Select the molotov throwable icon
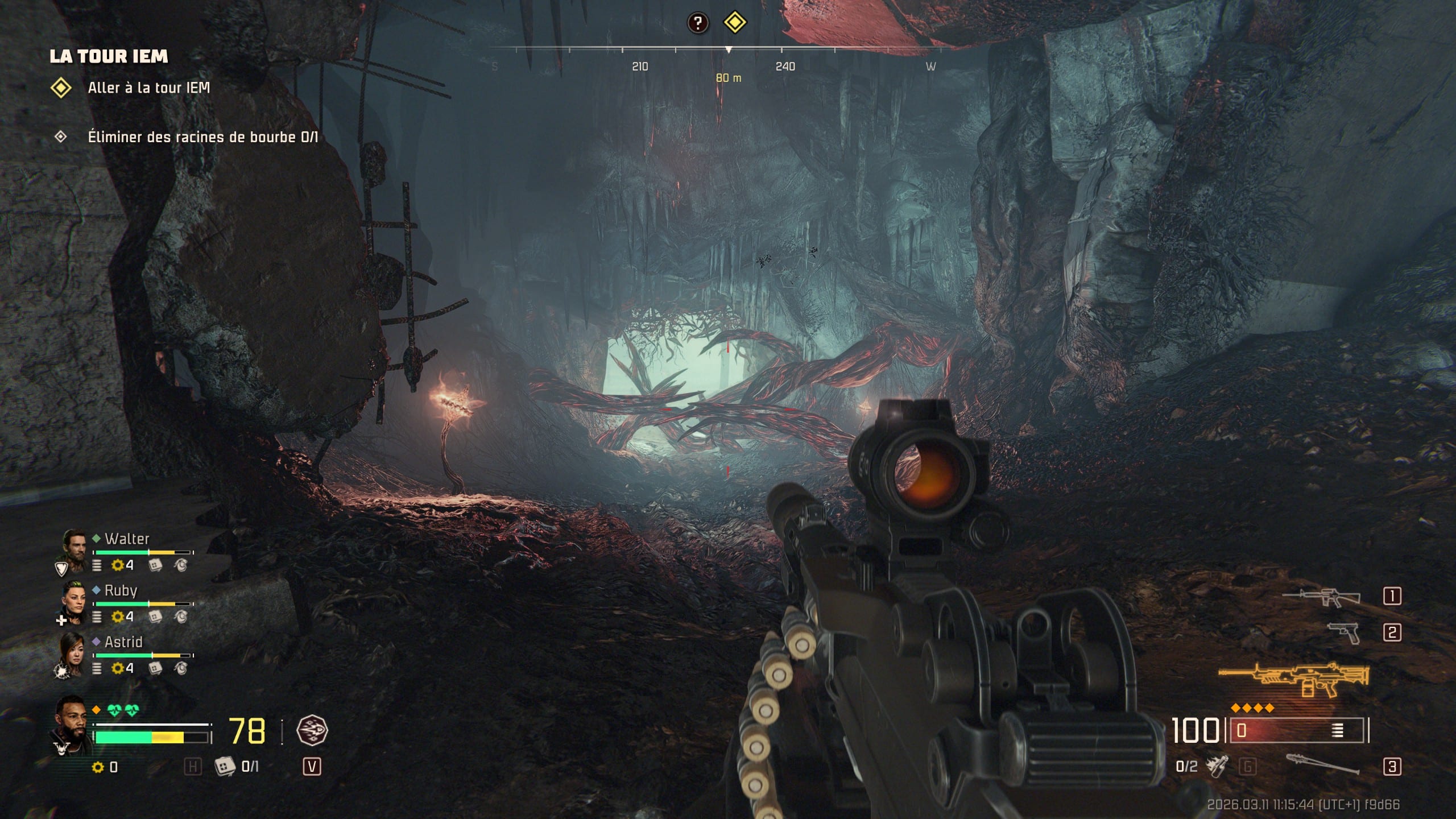This screenshot has width=1456, height=819. pos(1217,766)
